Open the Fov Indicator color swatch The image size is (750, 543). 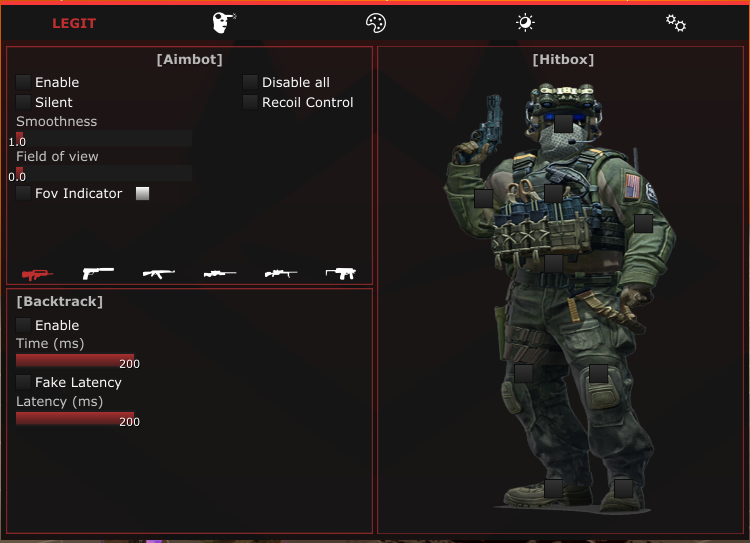(142, 193)
